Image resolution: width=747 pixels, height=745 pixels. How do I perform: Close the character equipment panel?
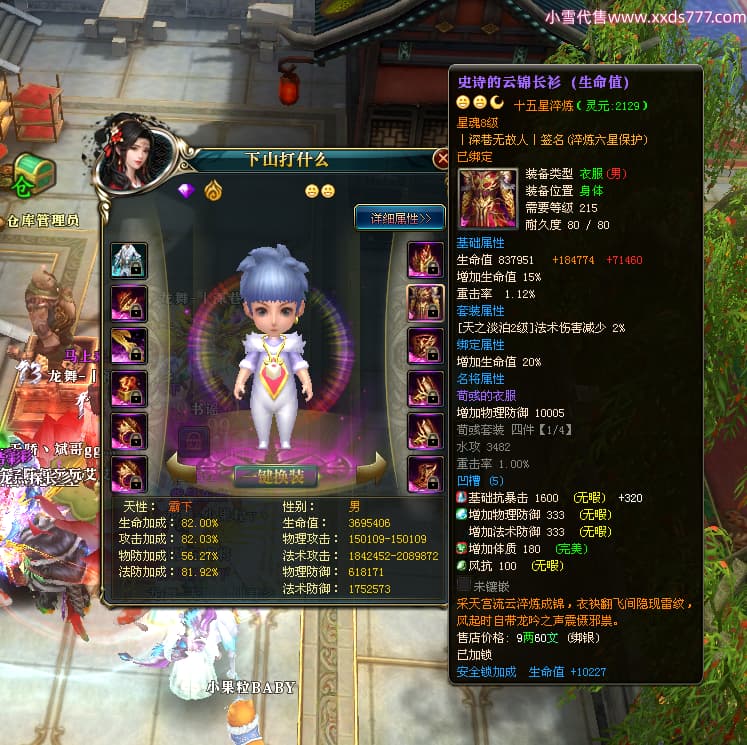pos(441,158)
